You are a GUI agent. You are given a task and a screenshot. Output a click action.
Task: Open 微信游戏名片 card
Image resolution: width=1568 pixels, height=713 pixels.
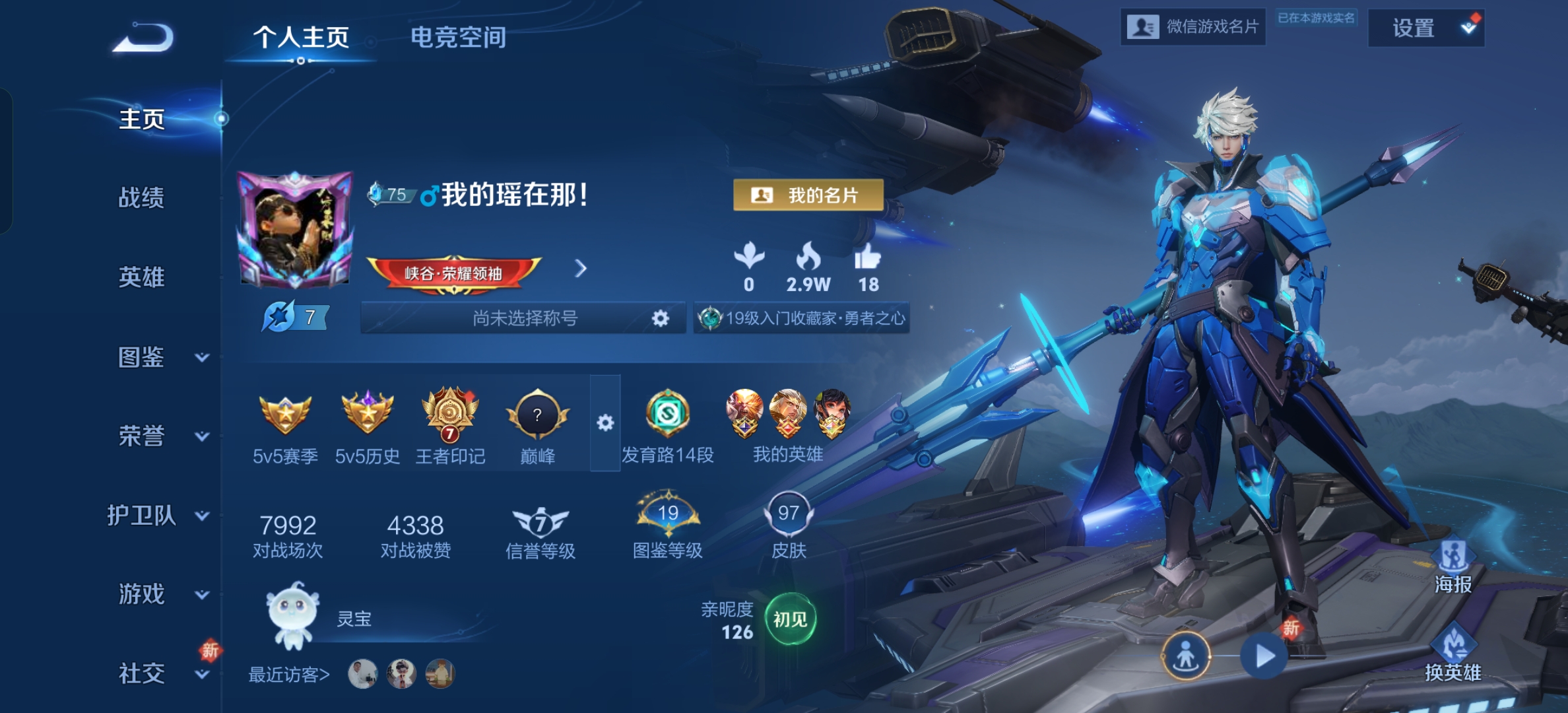coord(1192,27)
